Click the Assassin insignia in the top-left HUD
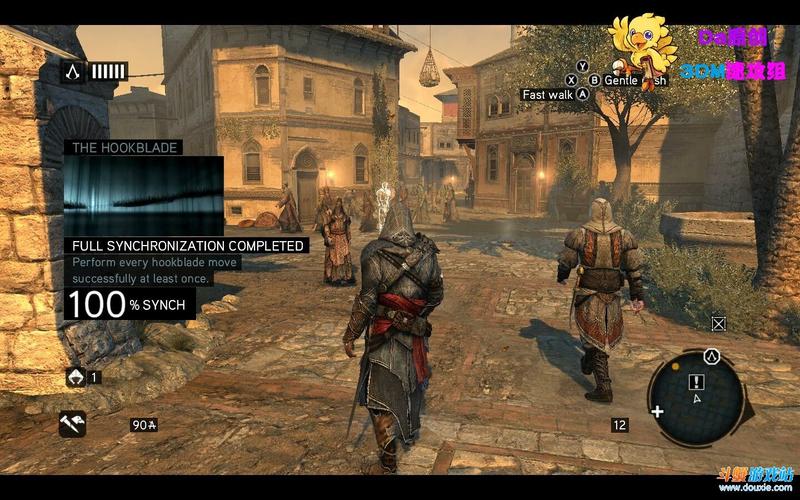800x500 pixels. 71,70
